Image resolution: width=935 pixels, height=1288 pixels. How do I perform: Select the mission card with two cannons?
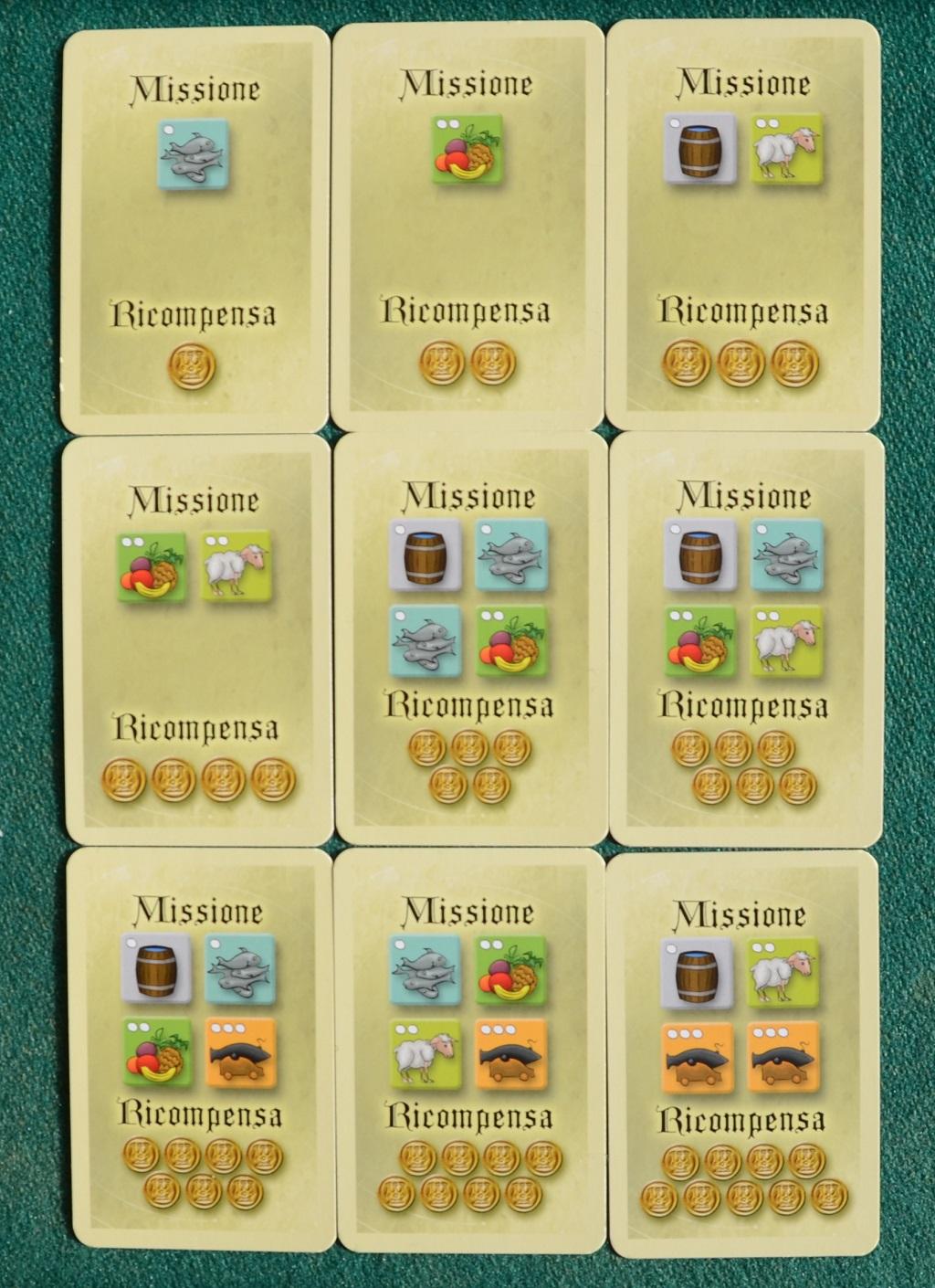coord(742,1050)
